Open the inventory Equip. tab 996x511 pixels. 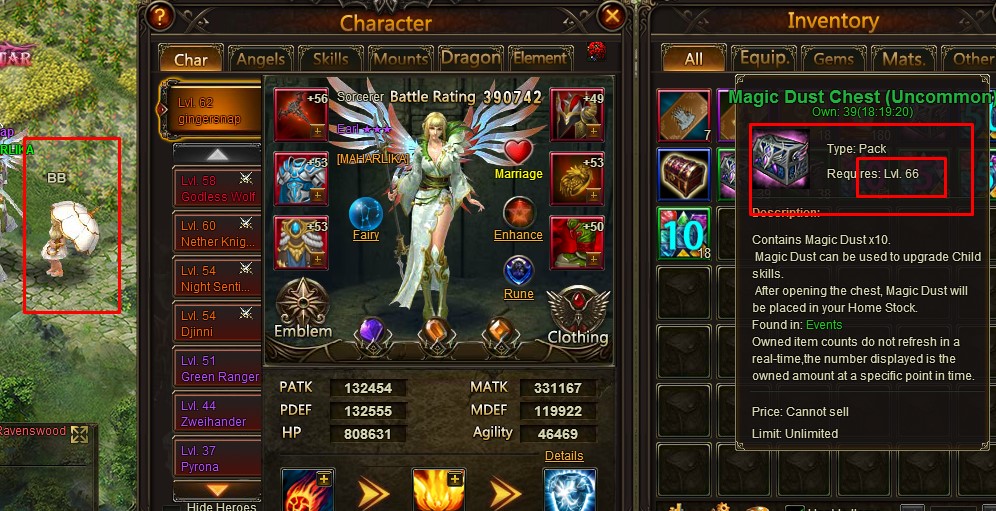763,59
